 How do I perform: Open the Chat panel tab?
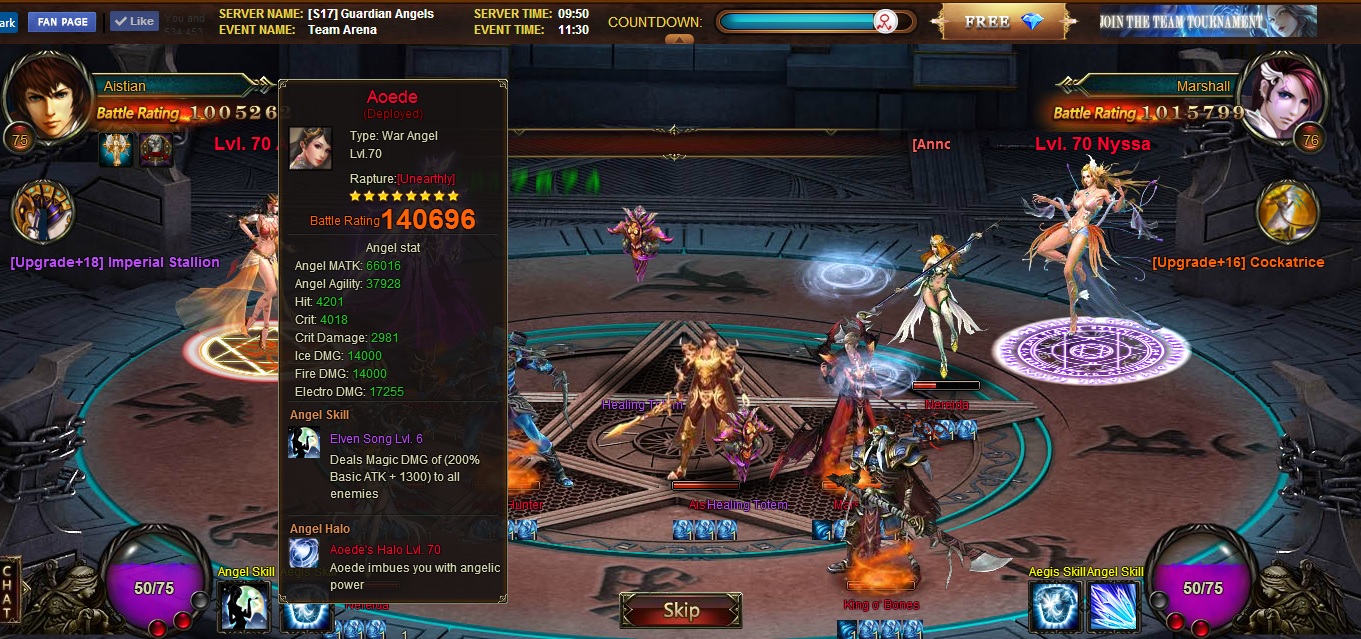point(8,591)
